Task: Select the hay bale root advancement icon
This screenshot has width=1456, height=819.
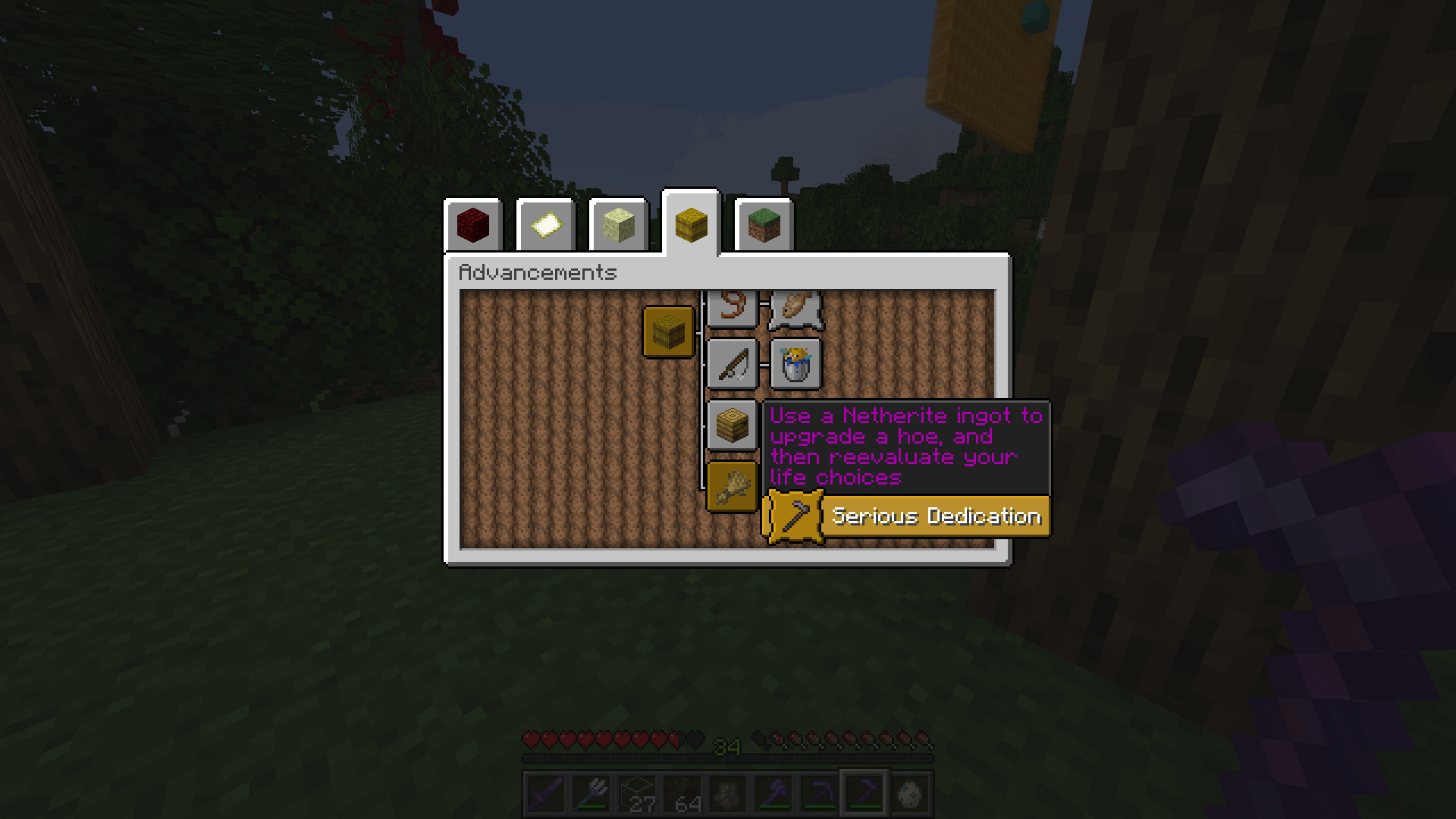Action: pos(668,331)
